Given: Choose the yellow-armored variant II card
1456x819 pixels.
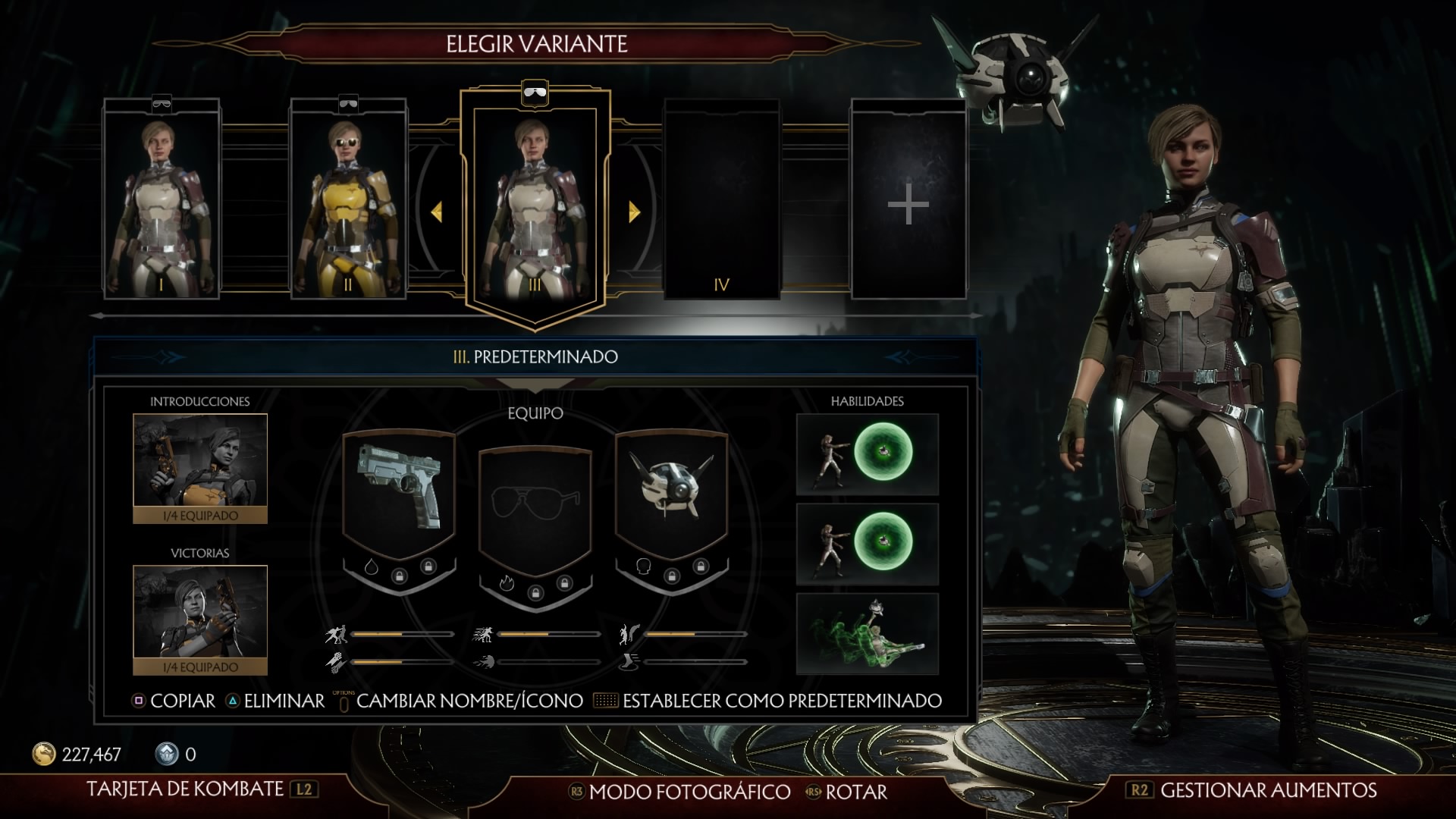Looking at the screenshot, I should coord(348,199).
